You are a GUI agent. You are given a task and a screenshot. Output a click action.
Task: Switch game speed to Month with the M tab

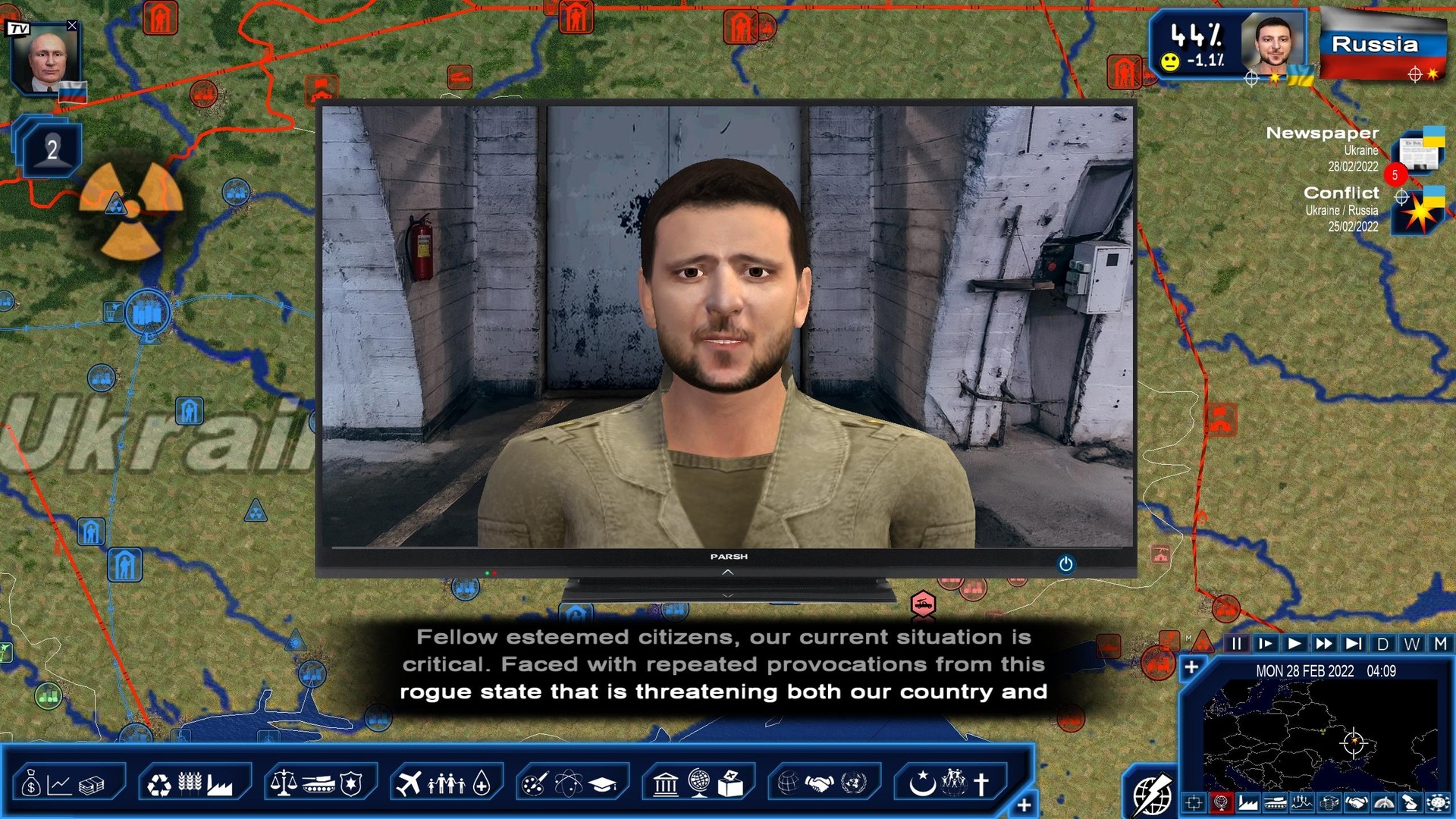(1439, 643)
